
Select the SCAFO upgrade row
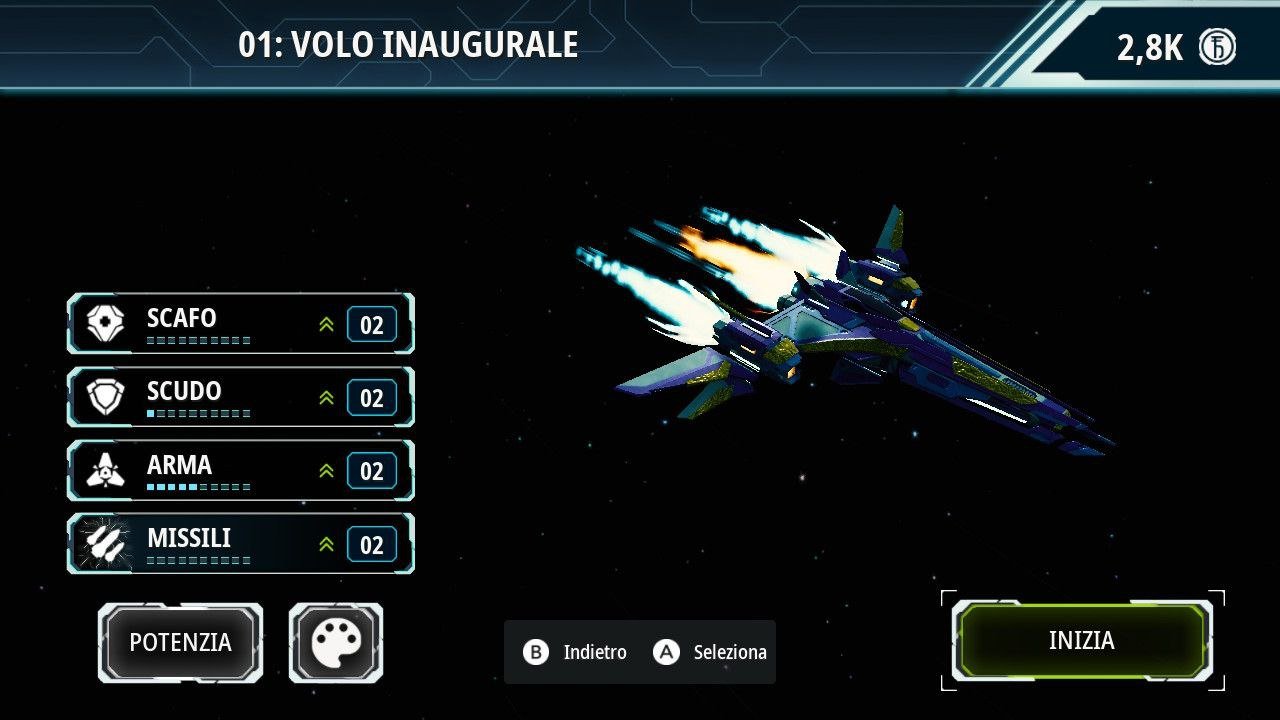point(240,324)
